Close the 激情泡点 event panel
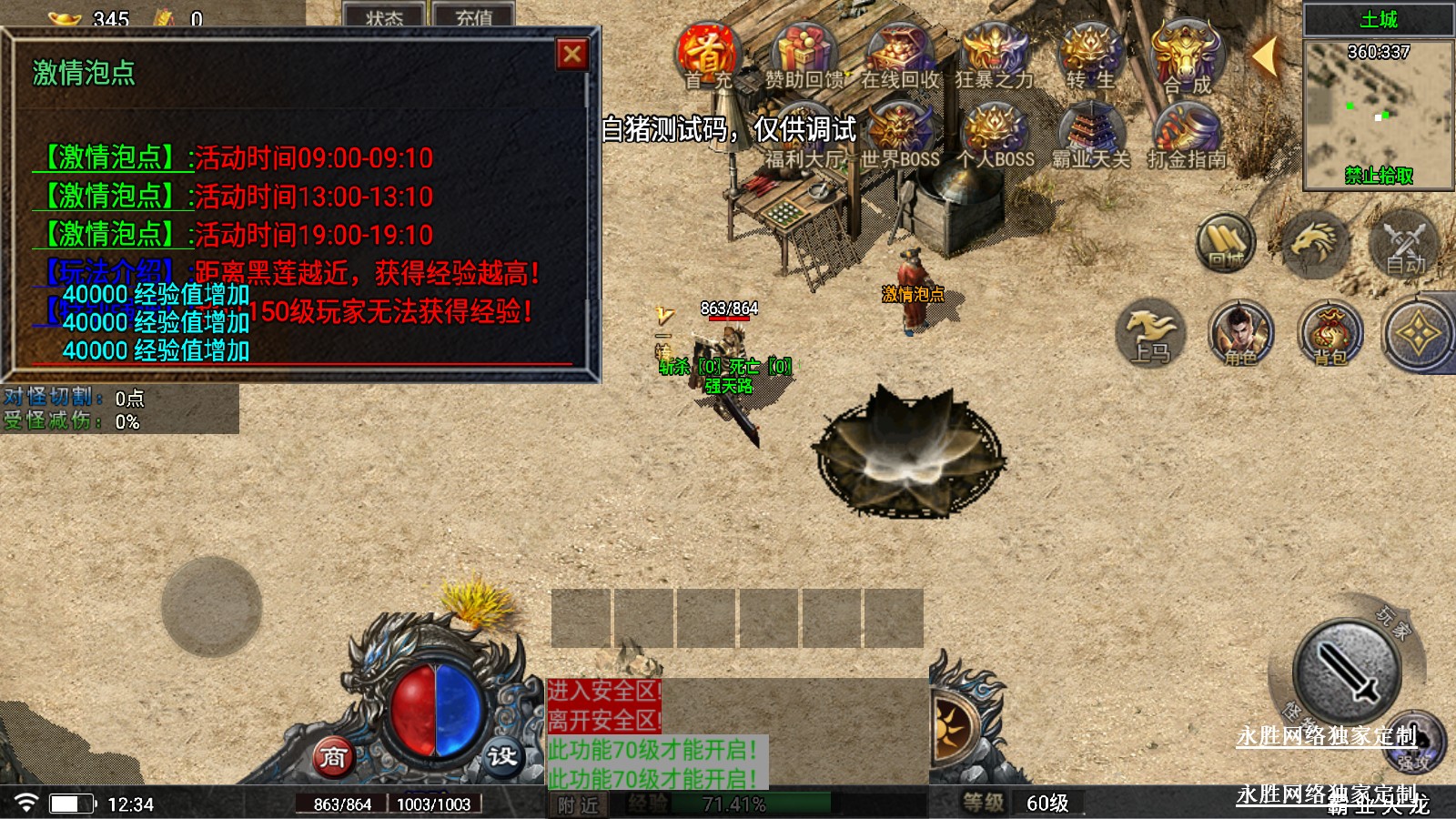The width and height of the screenshot is (1456, 819). 572,55
